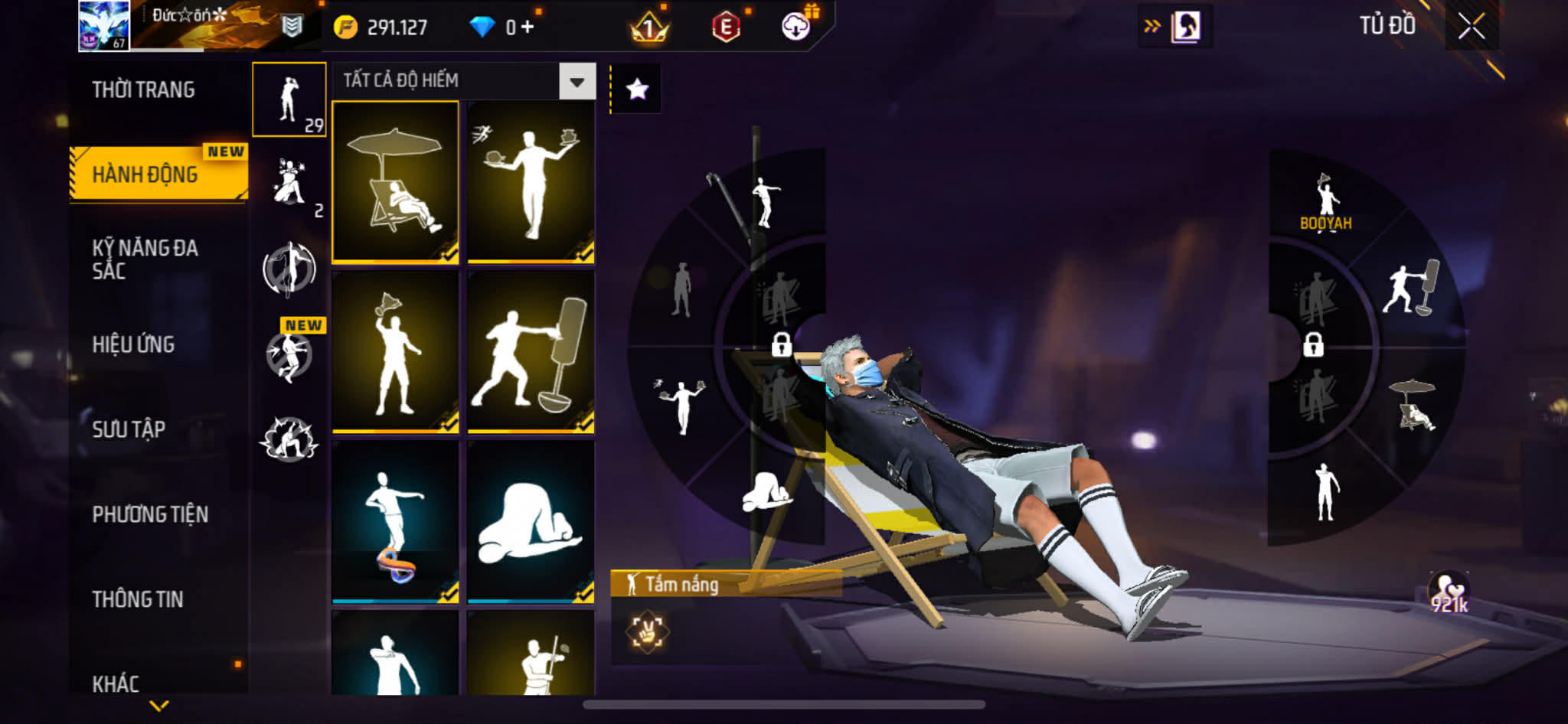Select the Hiệu Ứng category
The height and width of the screenshot is (724, 1568).
pos(134,344)
